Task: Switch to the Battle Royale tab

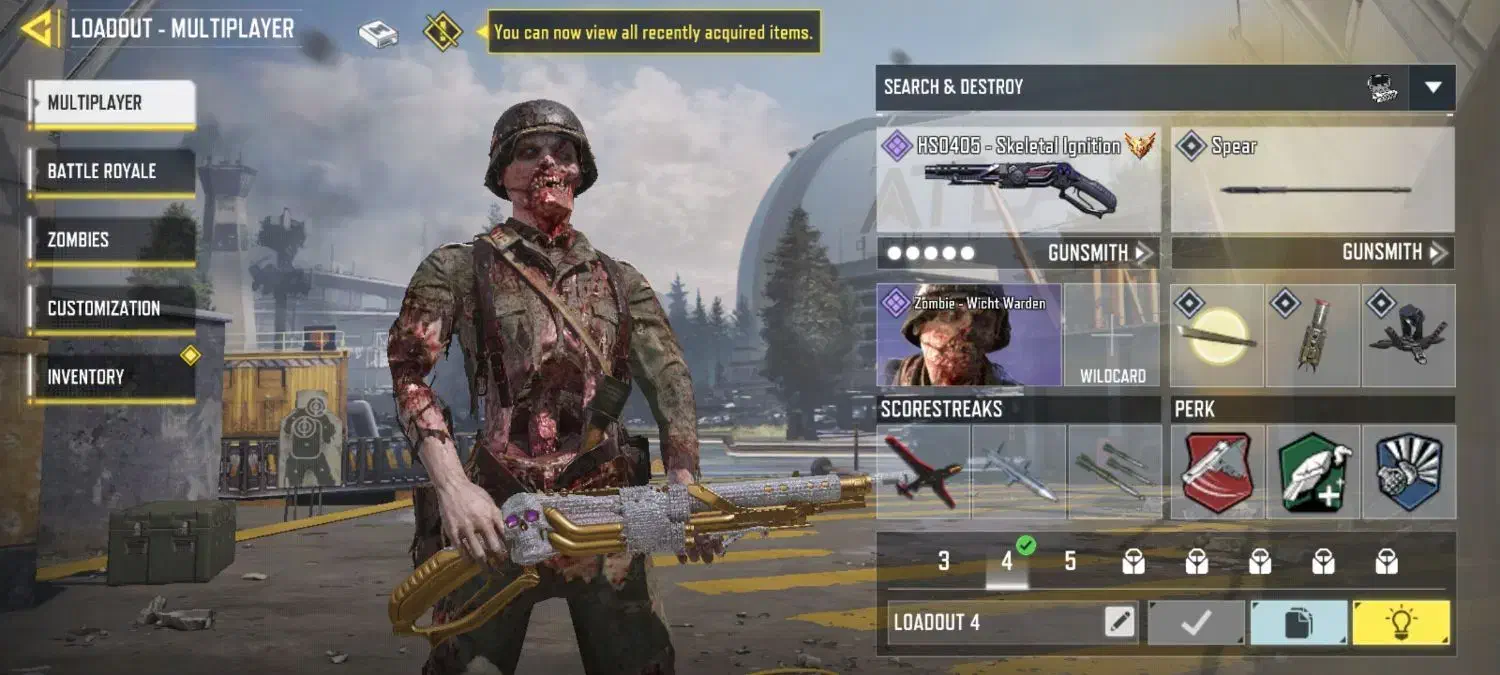Action: tap(111, 171)
